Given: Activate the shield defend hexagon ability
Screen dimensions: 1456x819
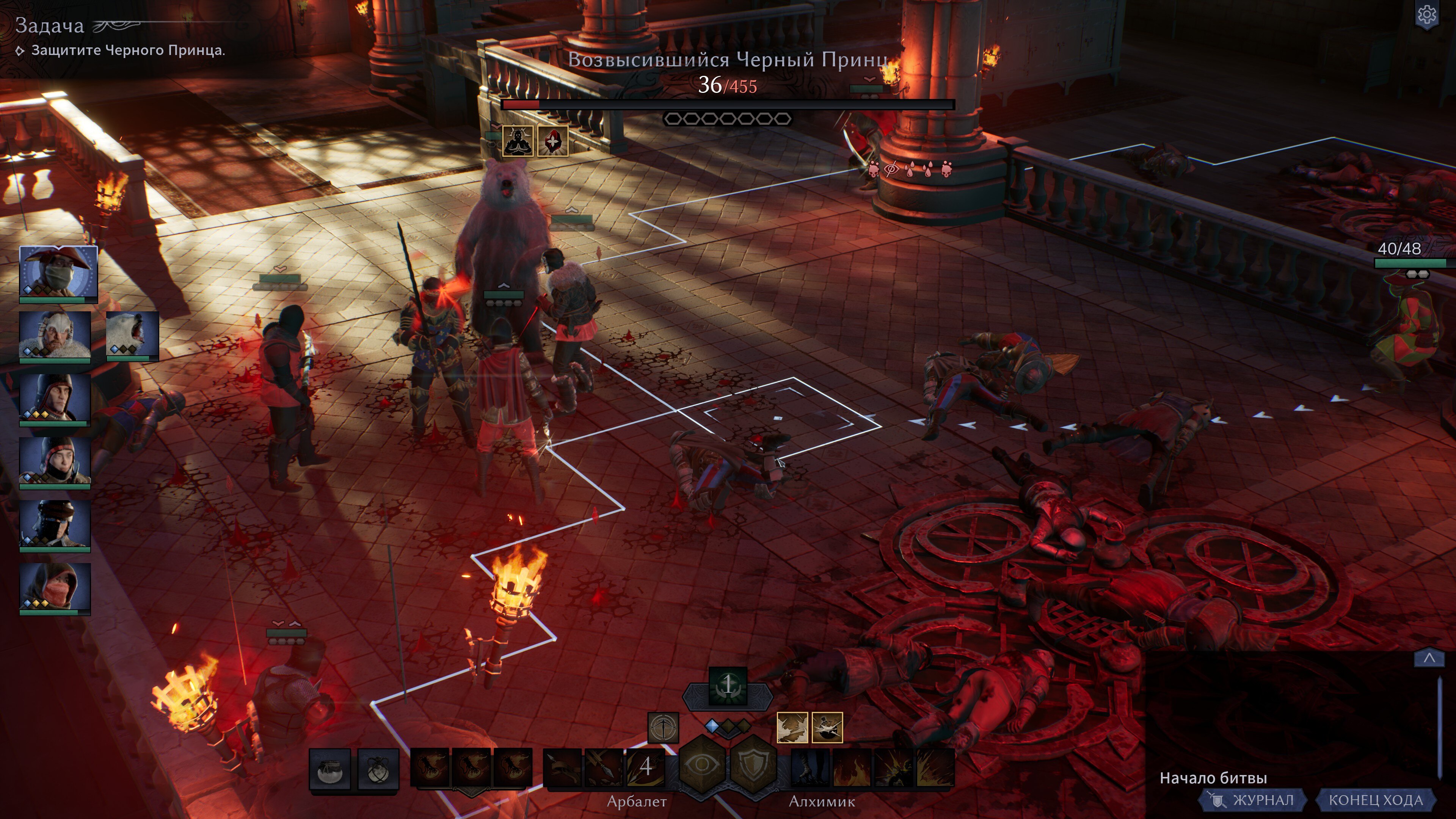Looking at the screenshot, I should click(x=753, y=766).
